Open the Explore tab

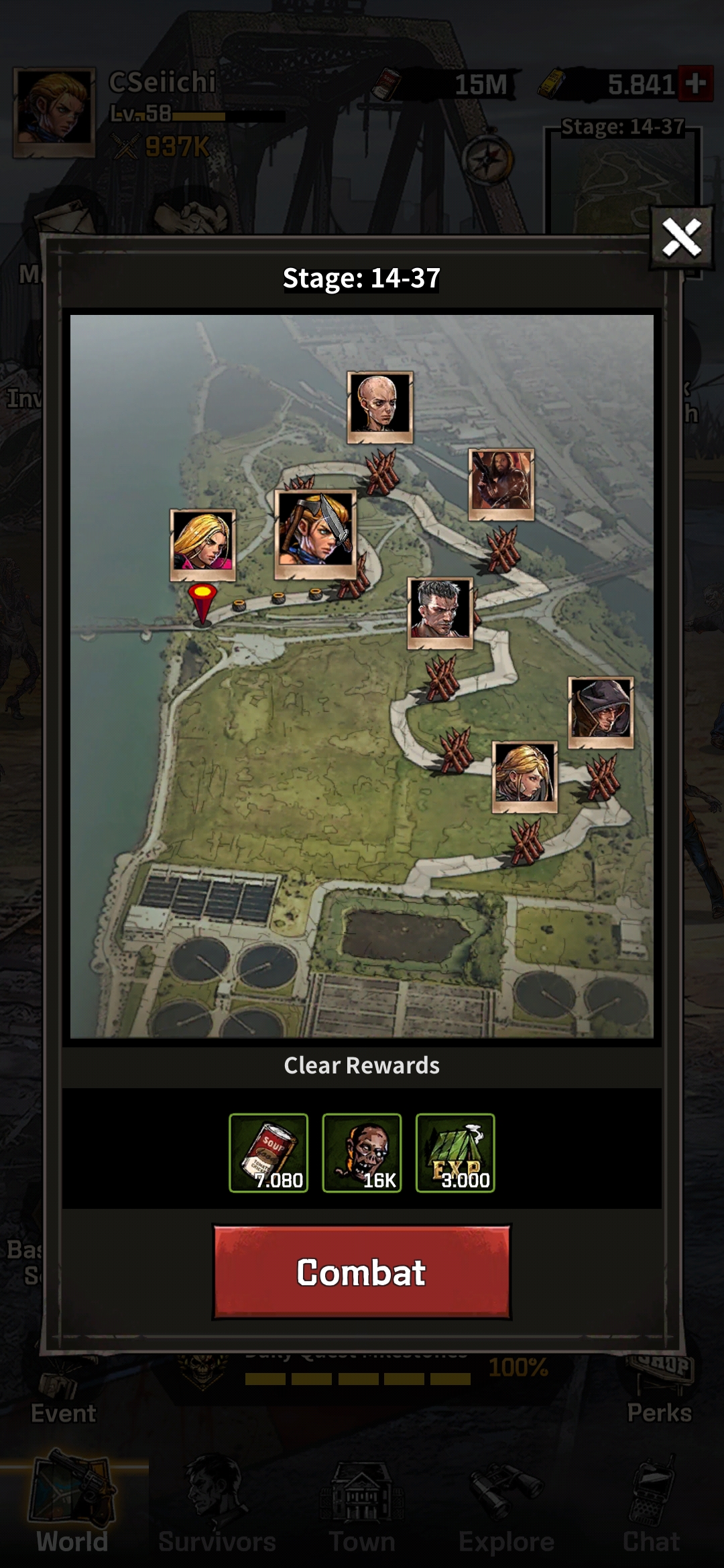[506, 1514]
